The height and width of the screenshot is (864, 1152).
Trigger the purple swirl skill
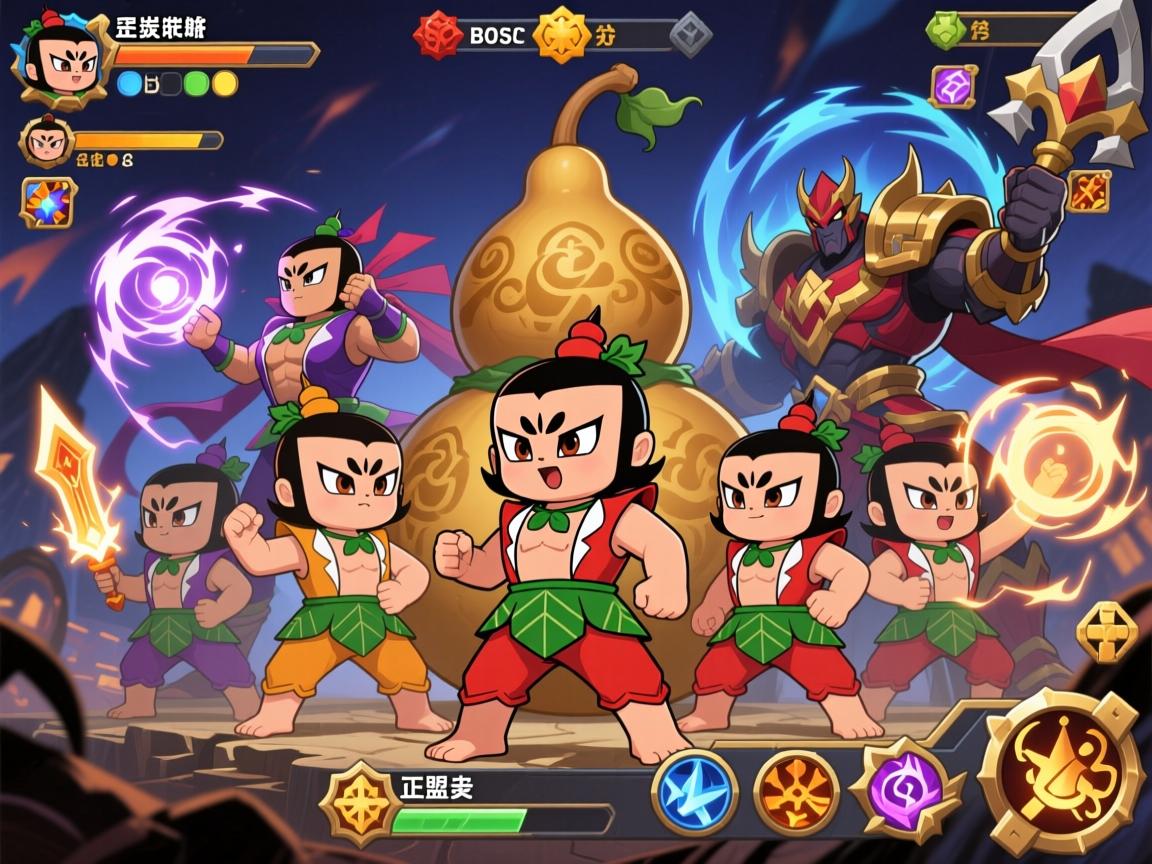coord(903,794)
